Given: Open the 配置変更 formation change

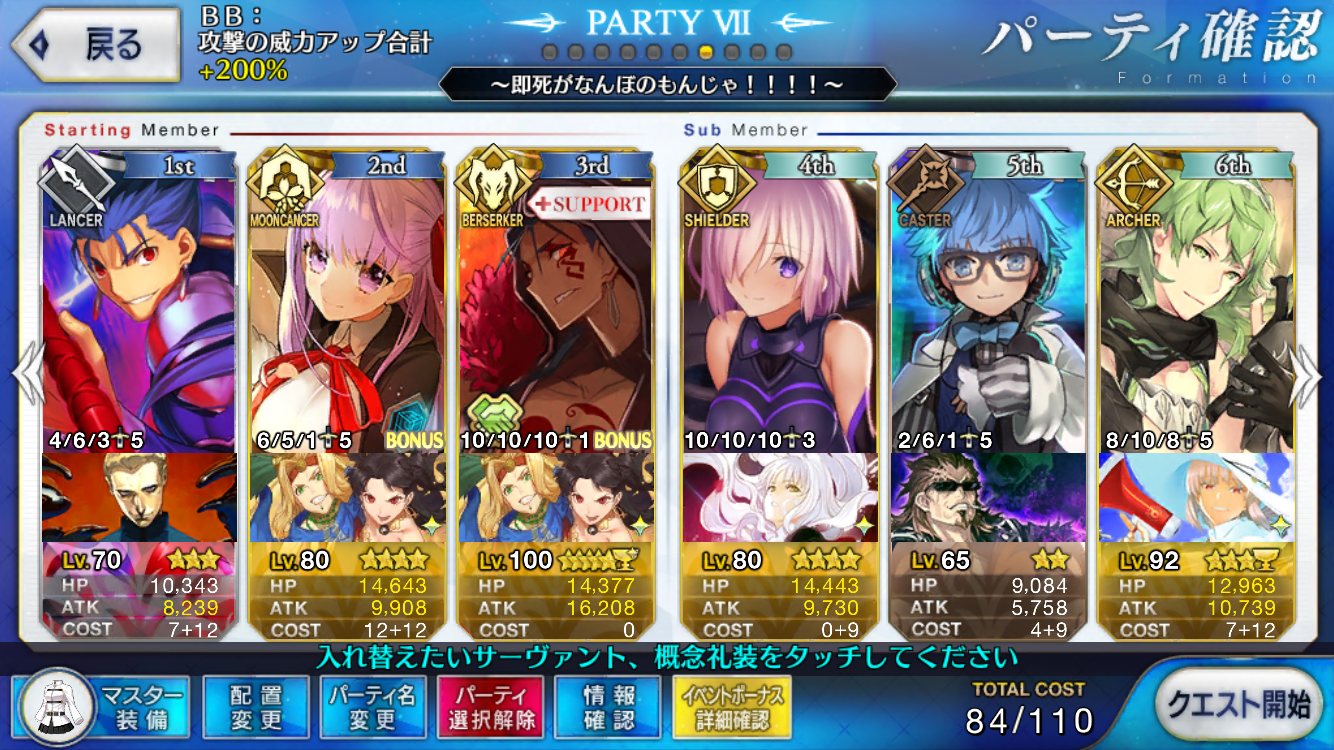Looking at the screenshot, I should coord(256,706).
